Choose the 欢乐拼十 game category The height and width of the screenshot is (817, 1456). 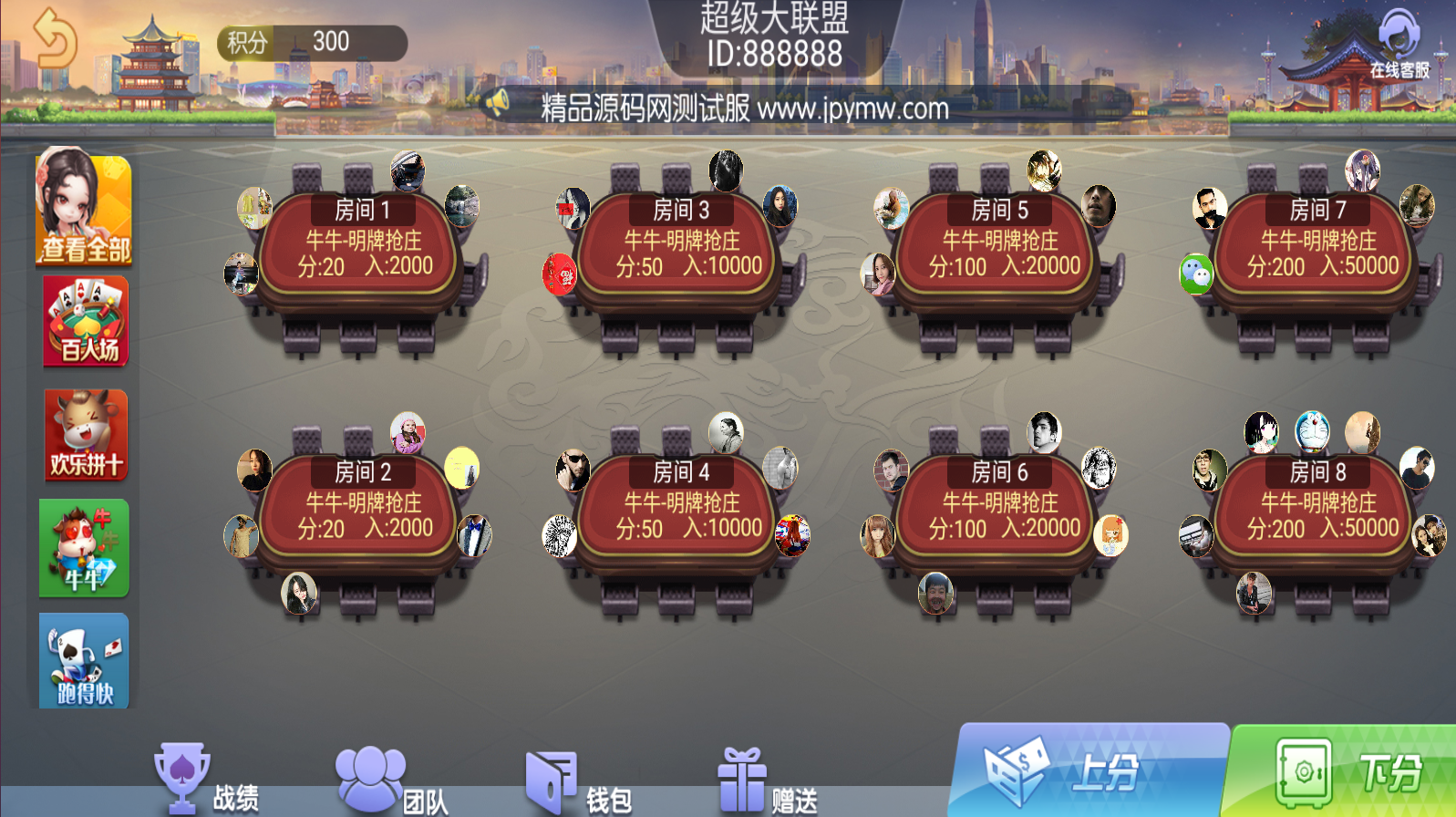[x=86, y=435]
